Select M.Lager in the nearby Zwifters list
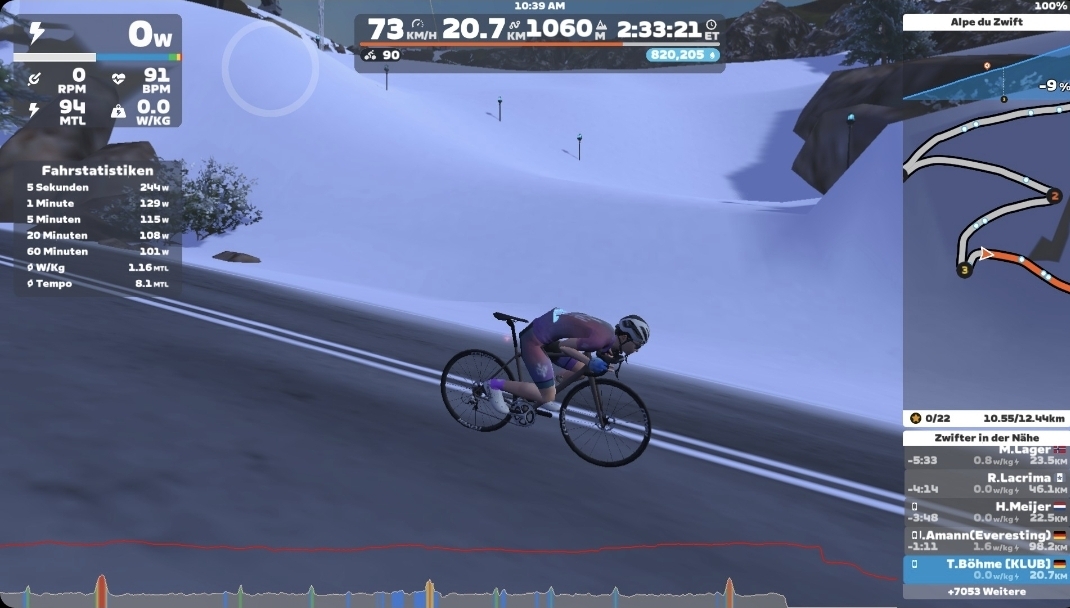The image size is (1070, 608). [x=986, y=456]
